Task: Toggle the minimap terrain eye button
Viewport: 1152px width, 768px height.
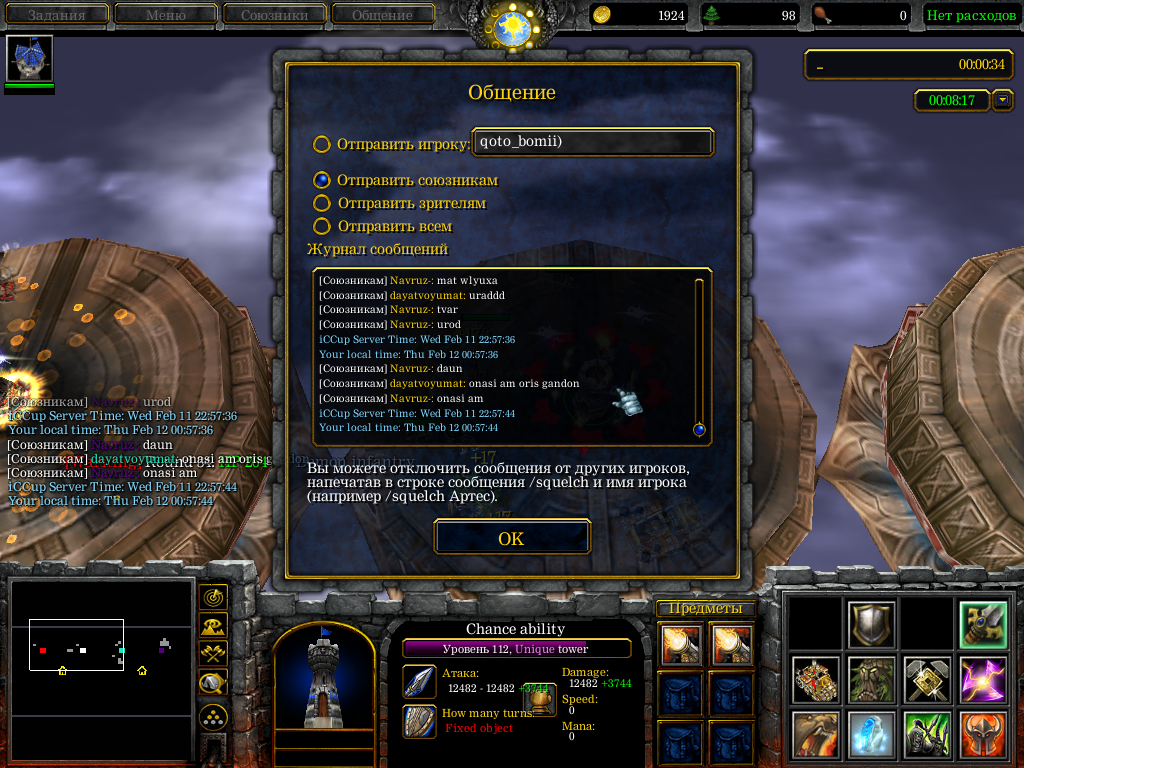Action: pos(212,626)
